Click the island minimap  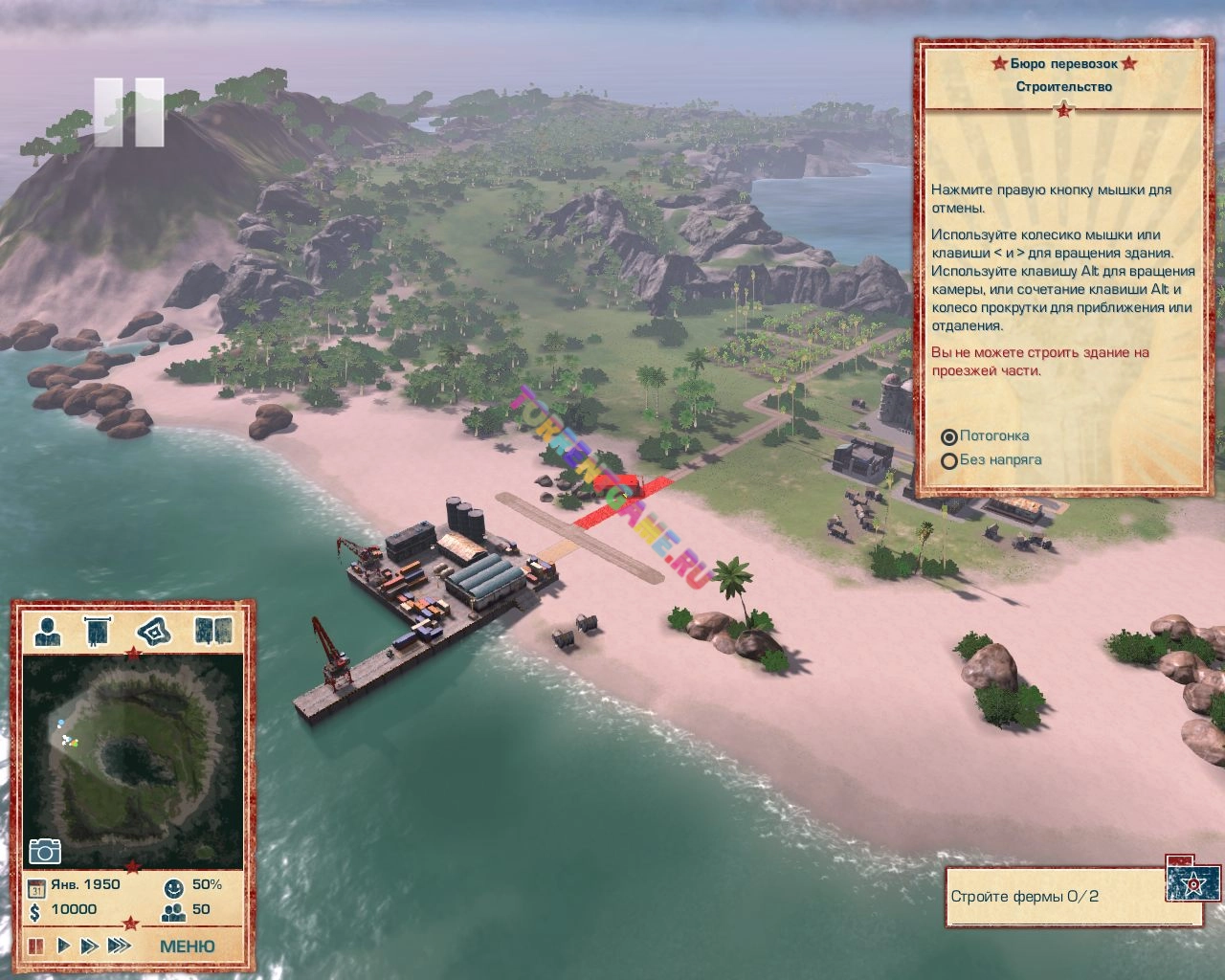(x=132, y=756)
